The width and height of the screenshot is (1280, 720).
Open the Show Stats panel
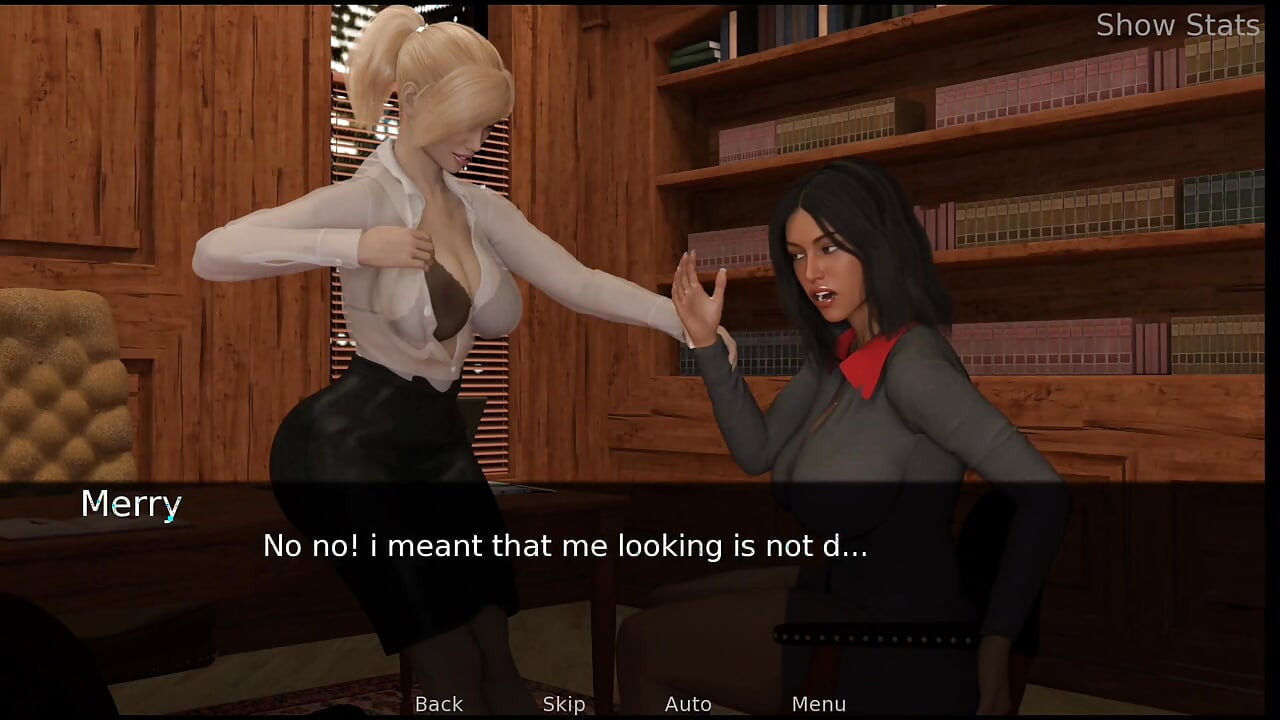click(1177, 25)
